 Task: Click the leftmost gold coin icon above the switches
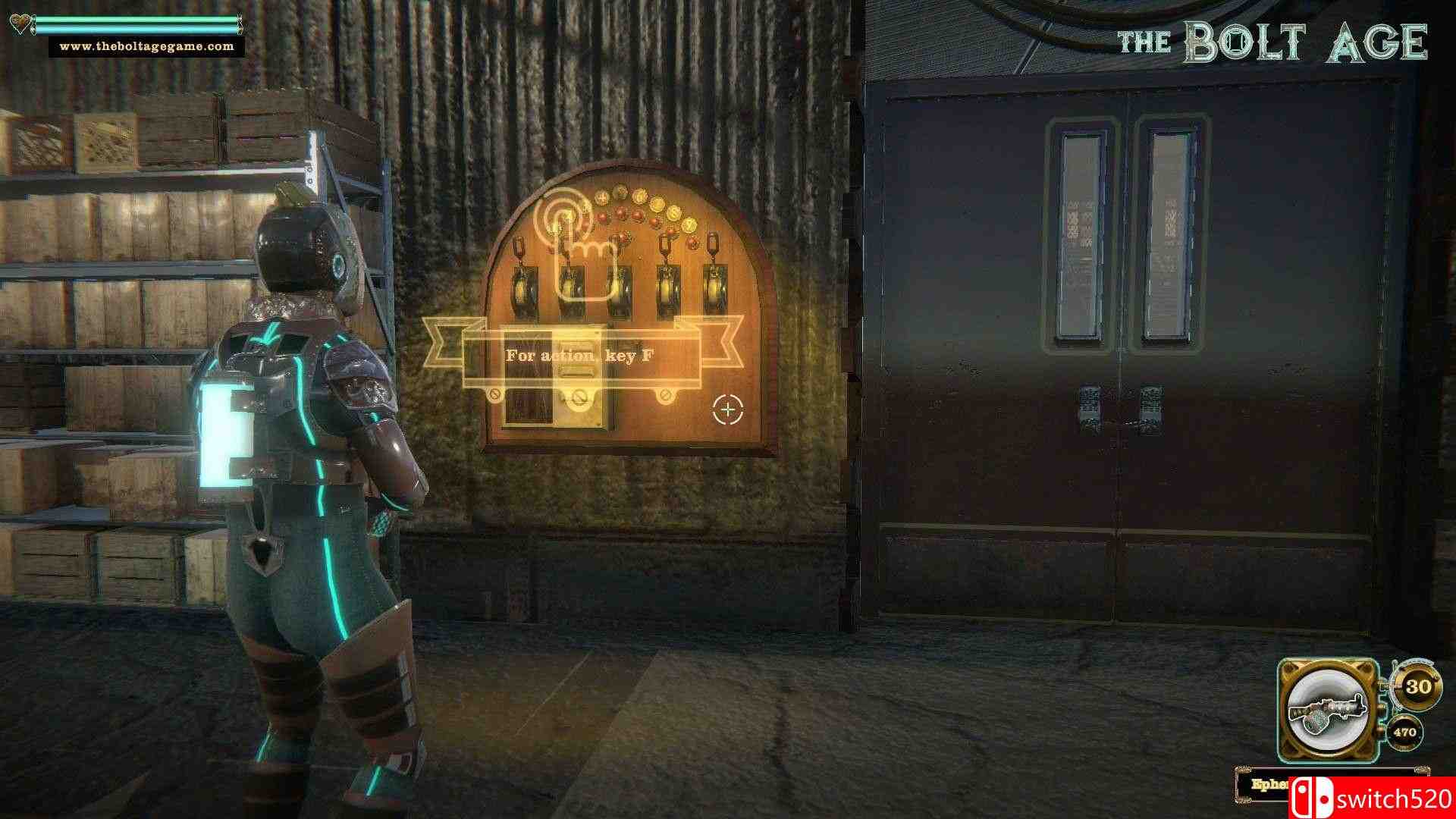603,198
